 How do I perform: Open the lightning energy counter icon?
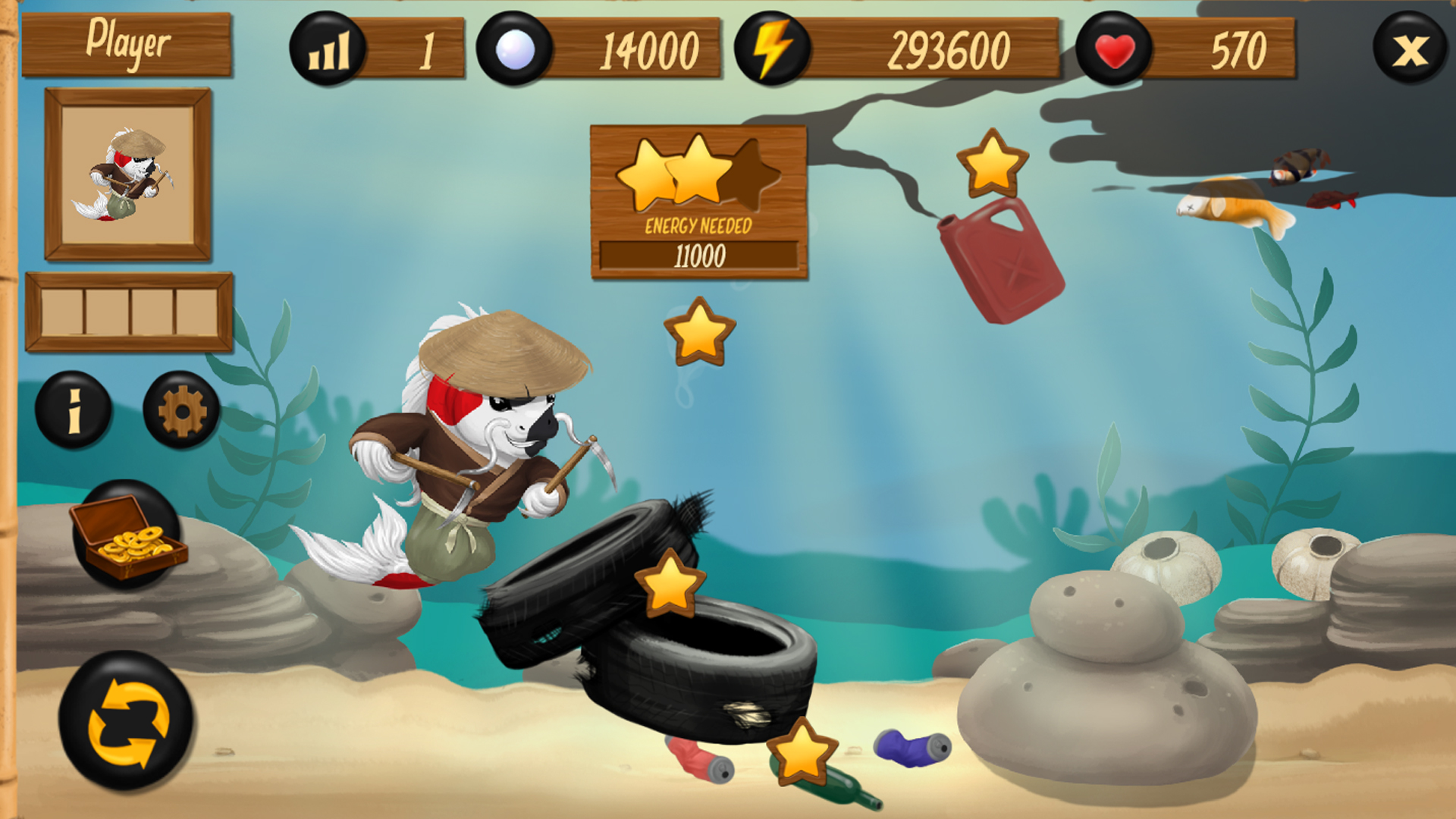pyautogui.click(x=771, y=48)
